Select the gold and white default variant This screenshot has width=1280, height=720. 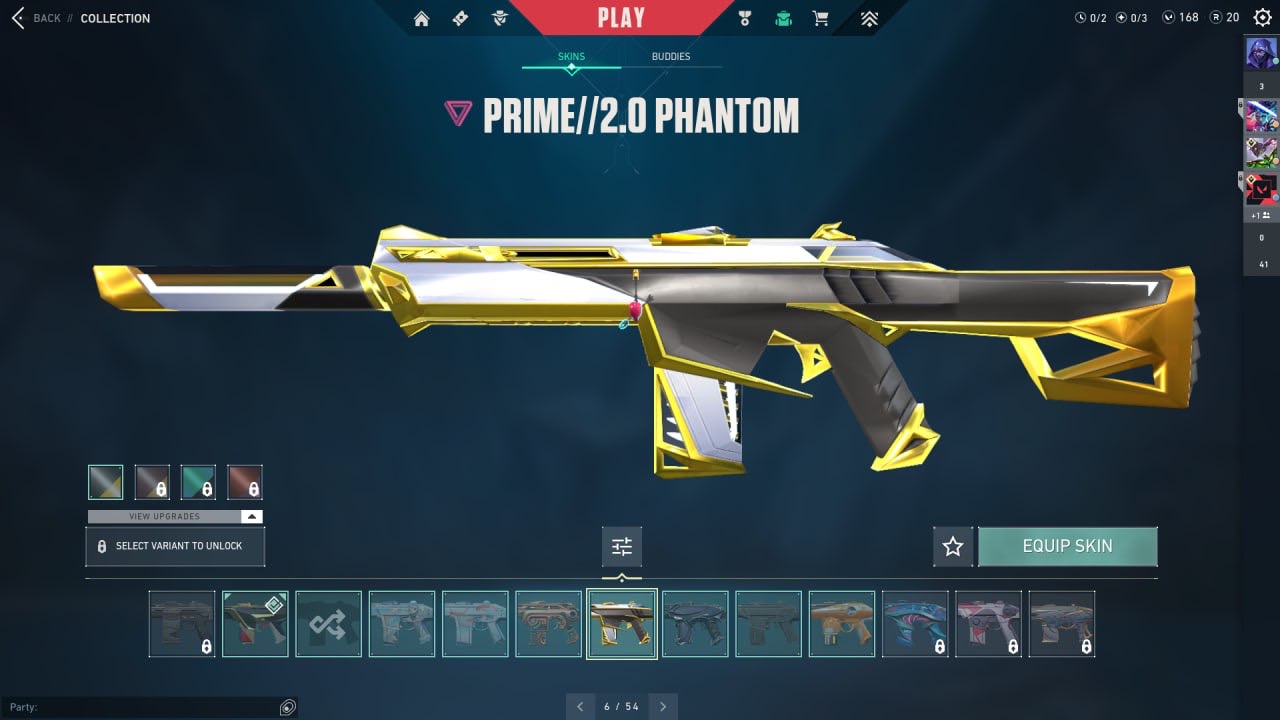tap(105, 482)
